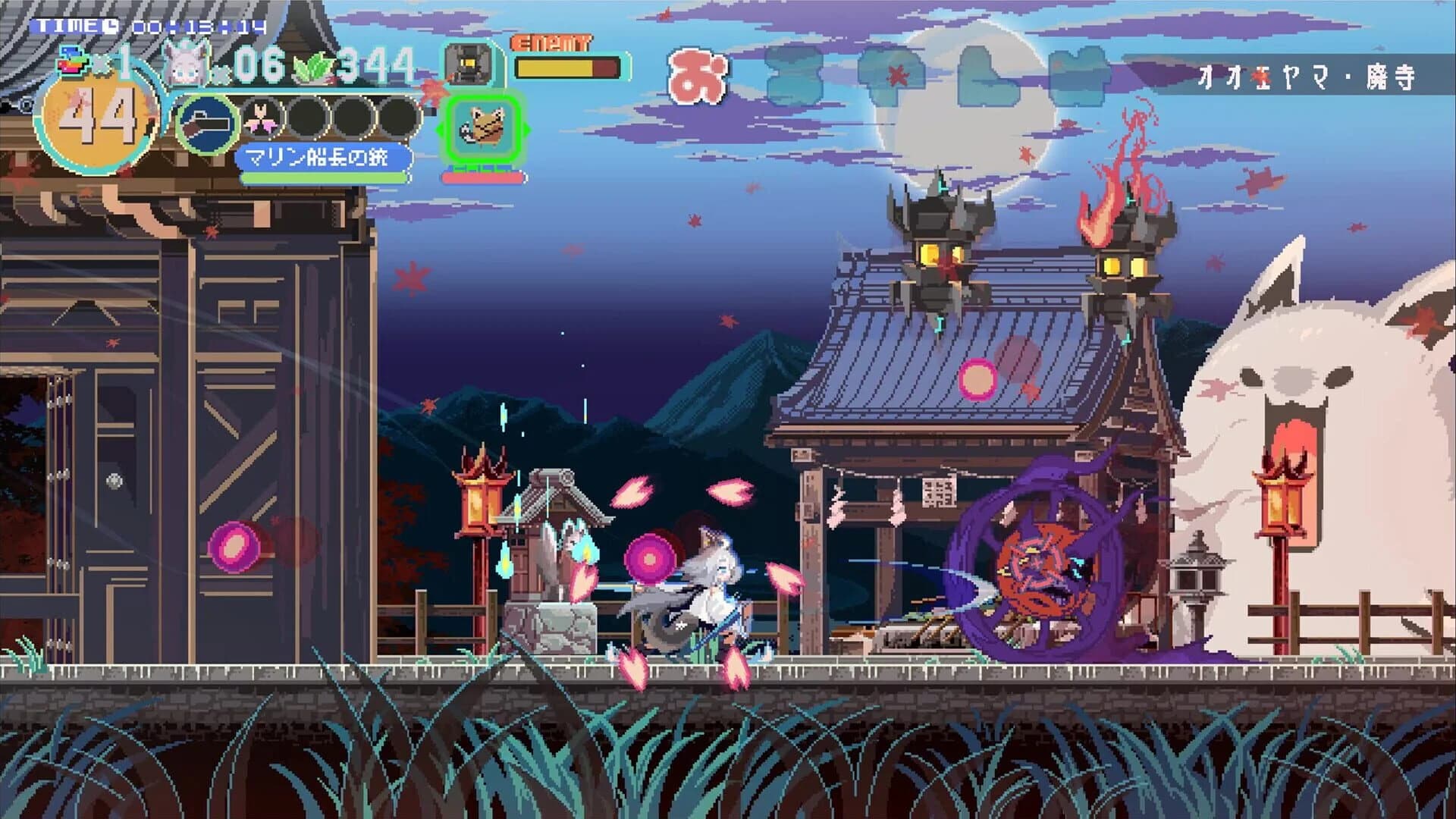Click the clock icon in the TIME display
Screen dimensions: 1456x819
tap(109, 25)
